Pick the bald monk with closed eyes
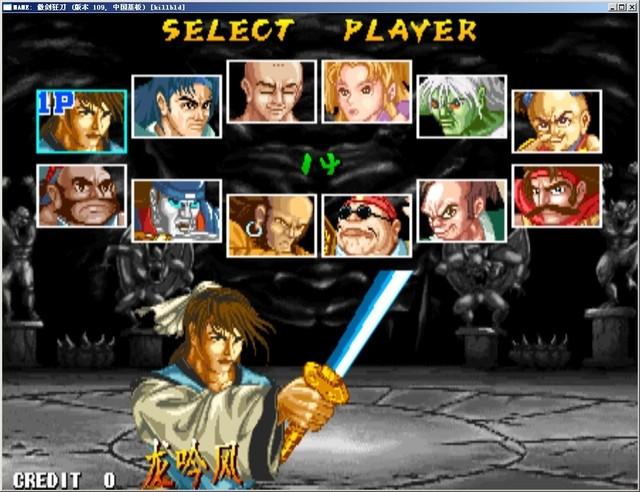The image size is (640, 492). [271, 91]
